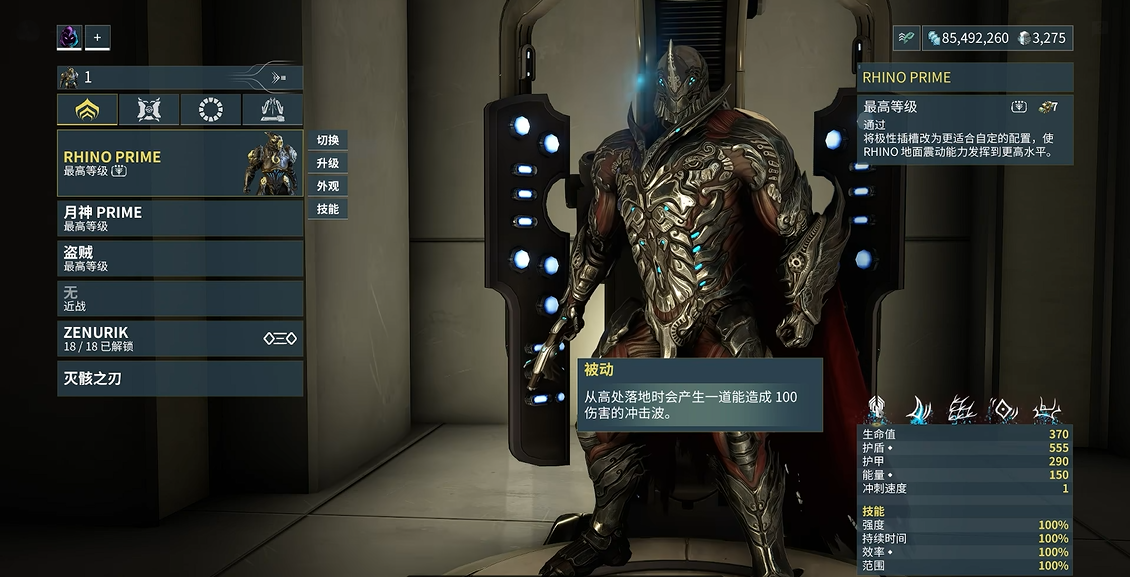Select the RHINO PRIME warframe slot
1130x577 pixels.
click(x=180, y=163)
